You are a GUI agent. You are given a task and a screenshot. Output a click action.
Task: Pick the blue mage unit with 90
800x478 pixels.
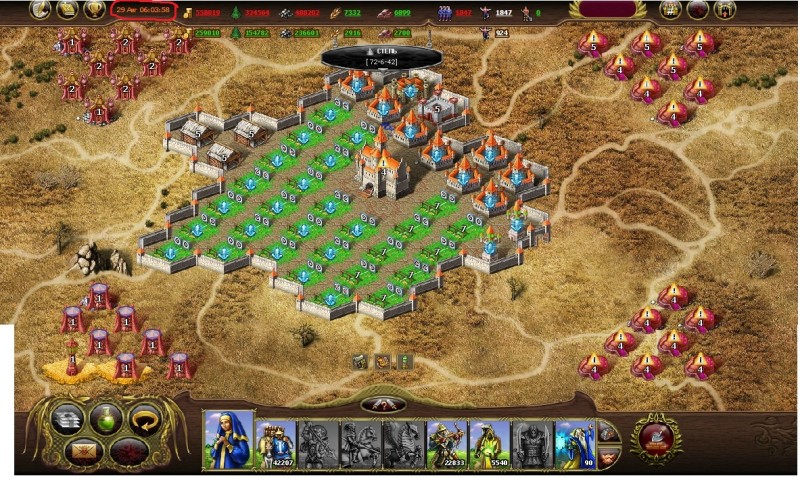coord(575,440)
